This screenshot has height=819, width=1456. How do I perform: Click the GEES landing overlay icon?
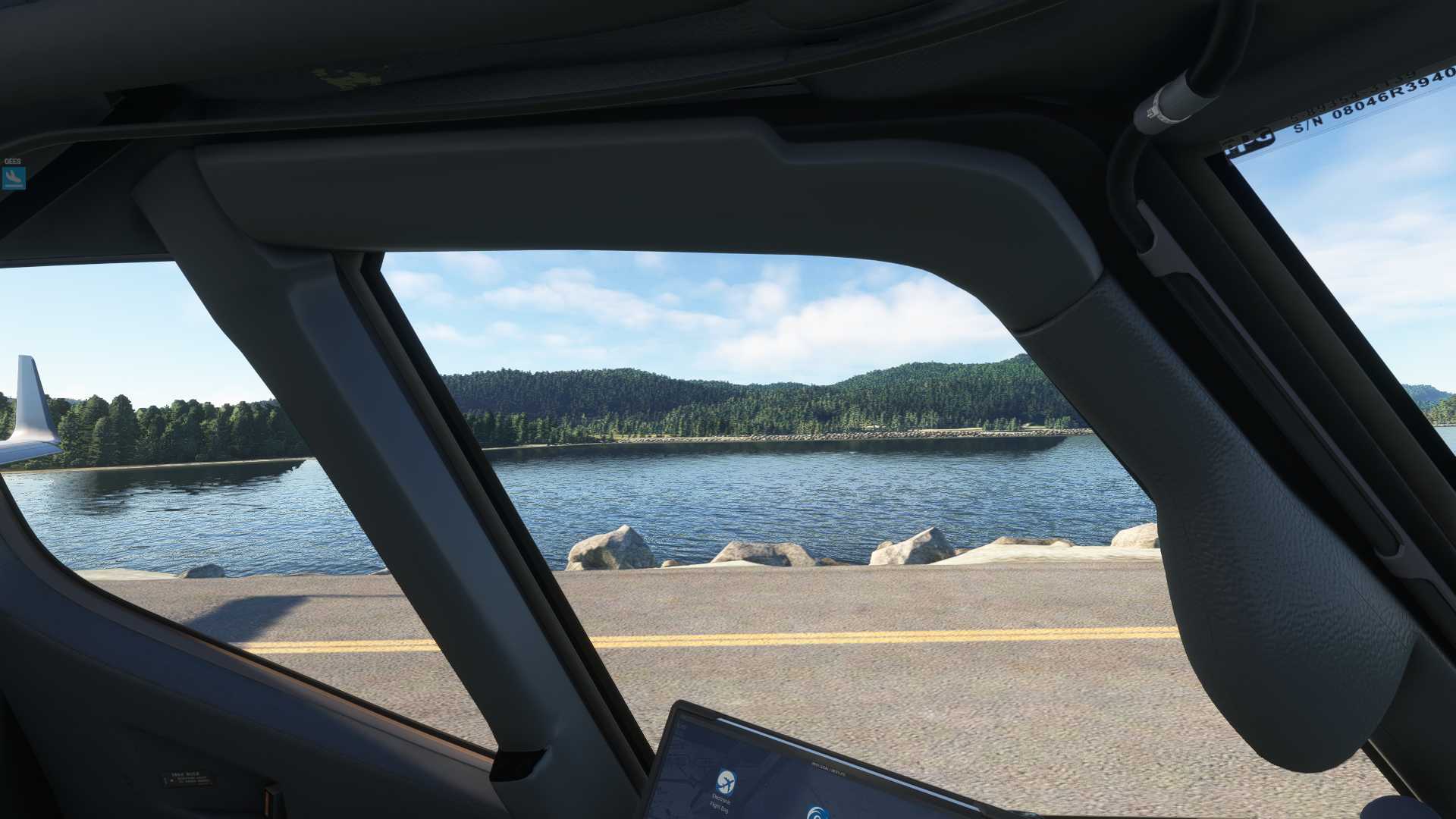[x=14, y=177]
